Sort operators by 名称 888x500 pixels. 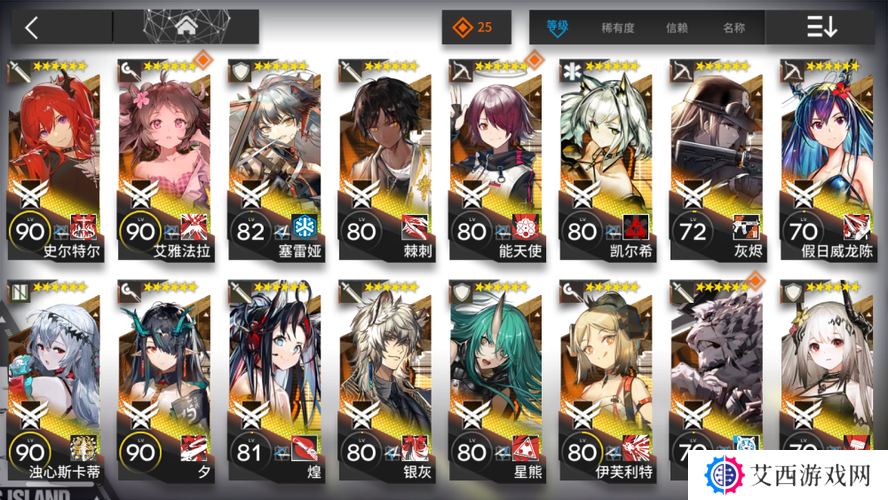pos(733,28)
